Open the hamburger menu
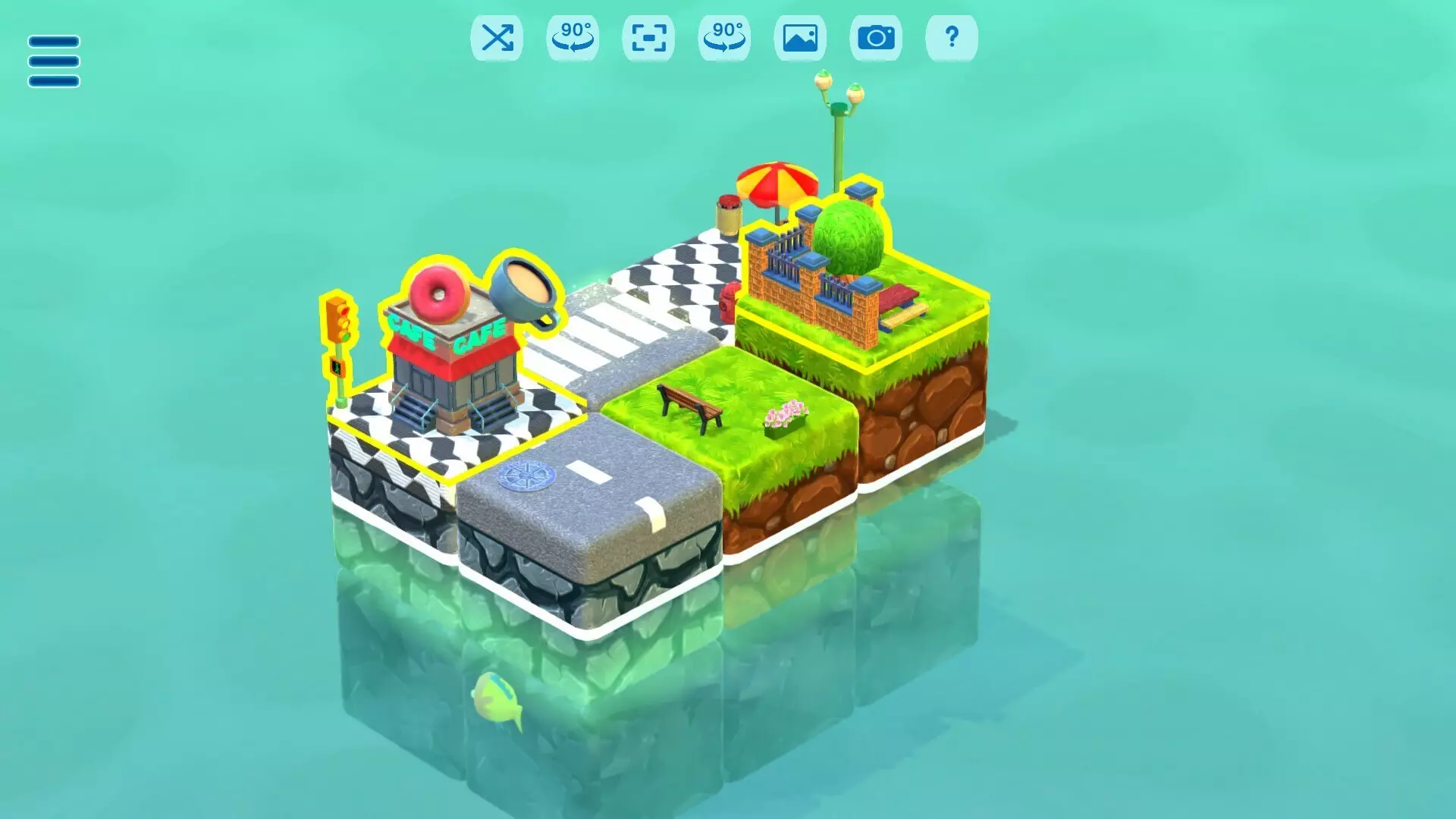The width and height of the screenshot is (1456, 819). click(x=52, y=60)
